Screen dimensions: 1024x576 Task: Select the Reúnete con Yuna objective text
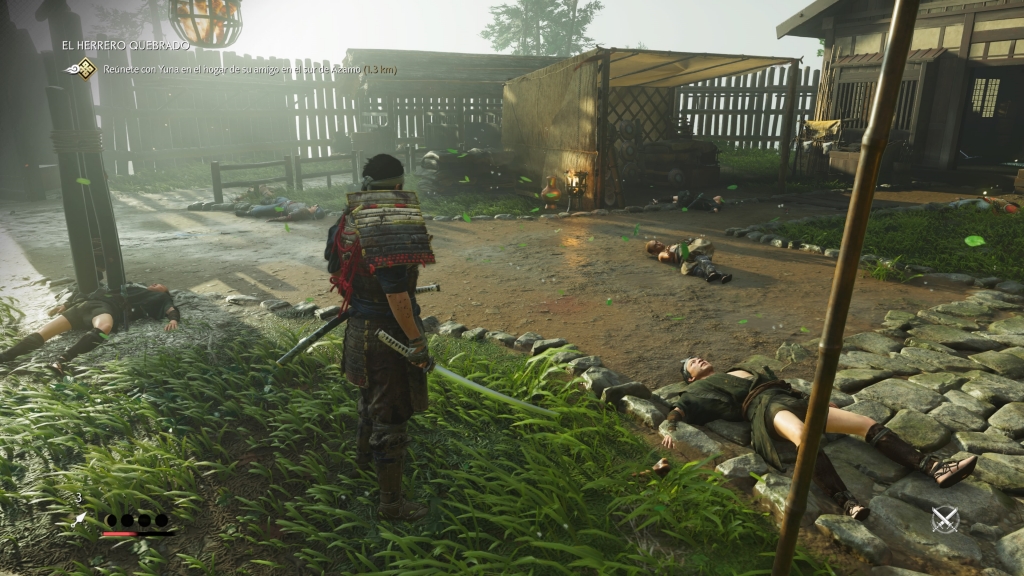(248, 69)
